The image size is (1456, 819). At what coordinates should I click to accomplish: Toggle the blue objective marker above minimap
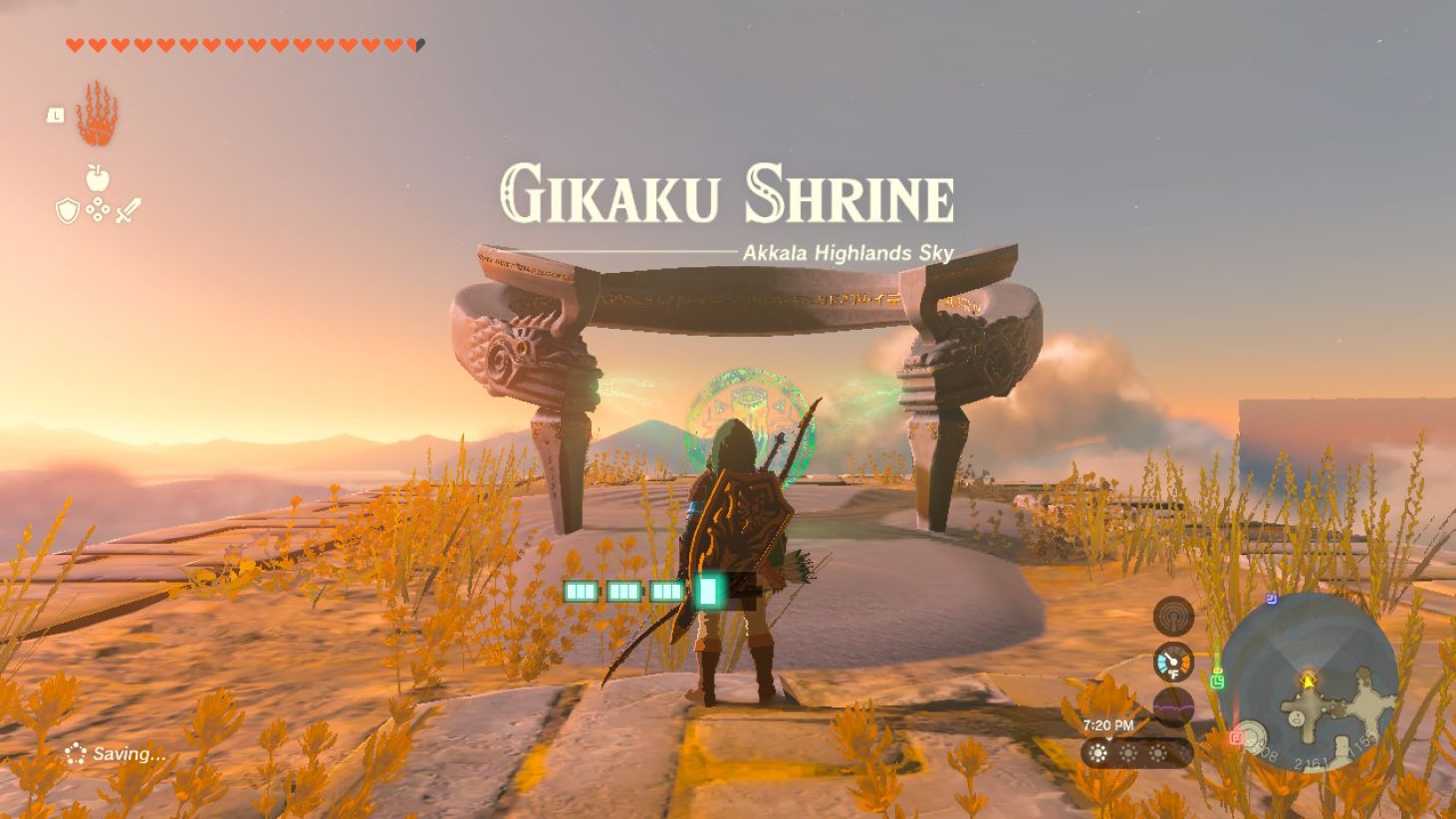1272,598
